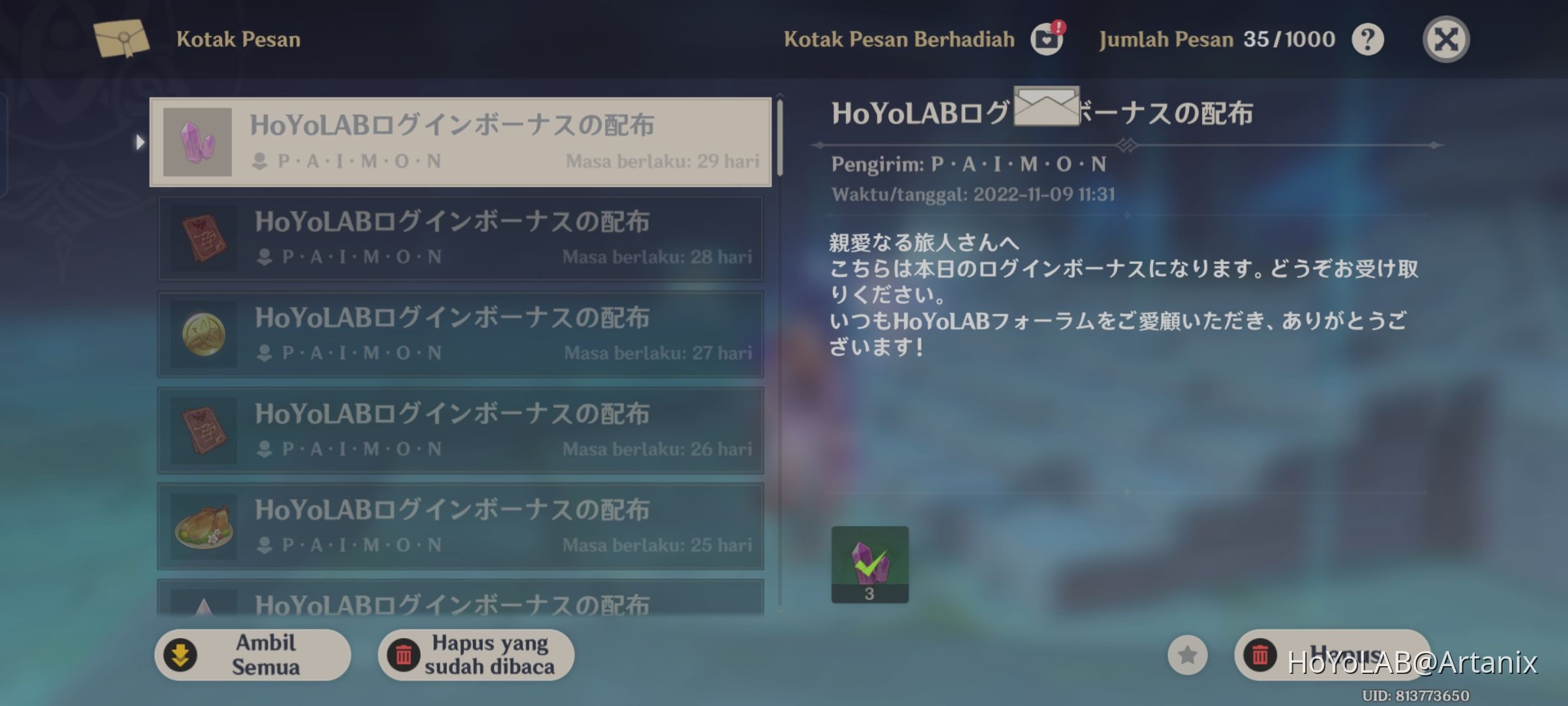The width and height of the screenshot is (1568, 706).
Task: Click the crystal icon on the top mail entry
Action: point(197,143)
